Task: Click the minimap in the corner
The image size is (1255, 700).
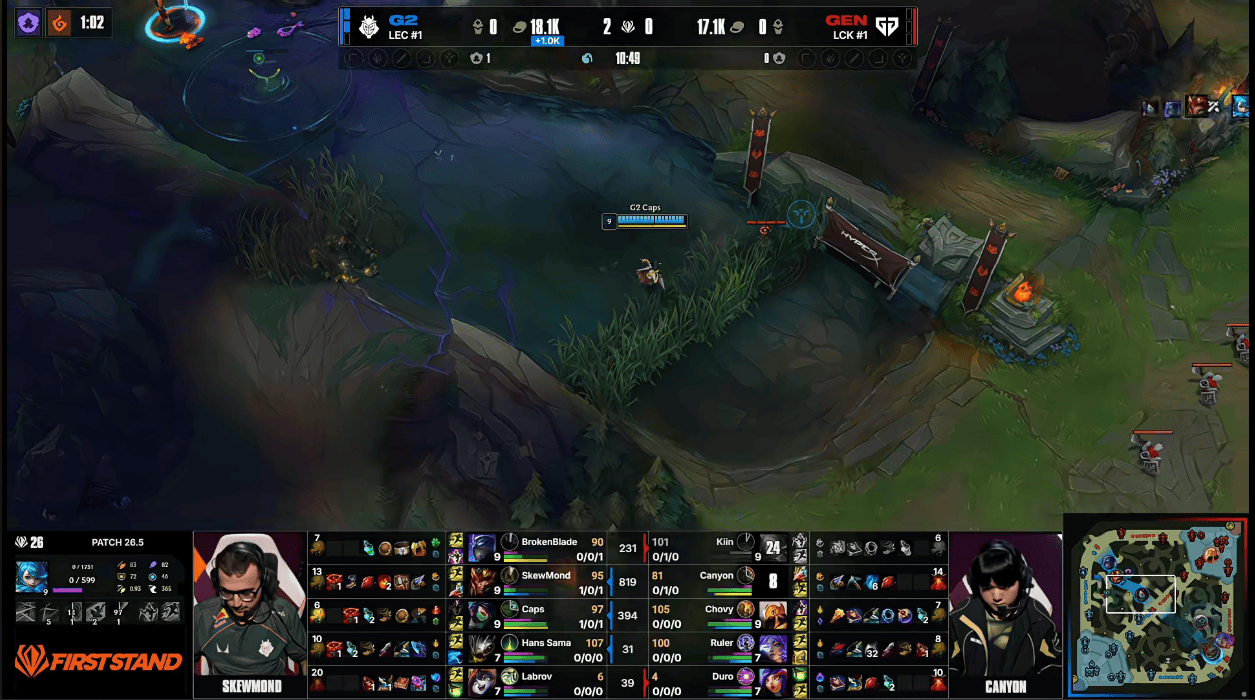Action: click(x=1158, y=606)
